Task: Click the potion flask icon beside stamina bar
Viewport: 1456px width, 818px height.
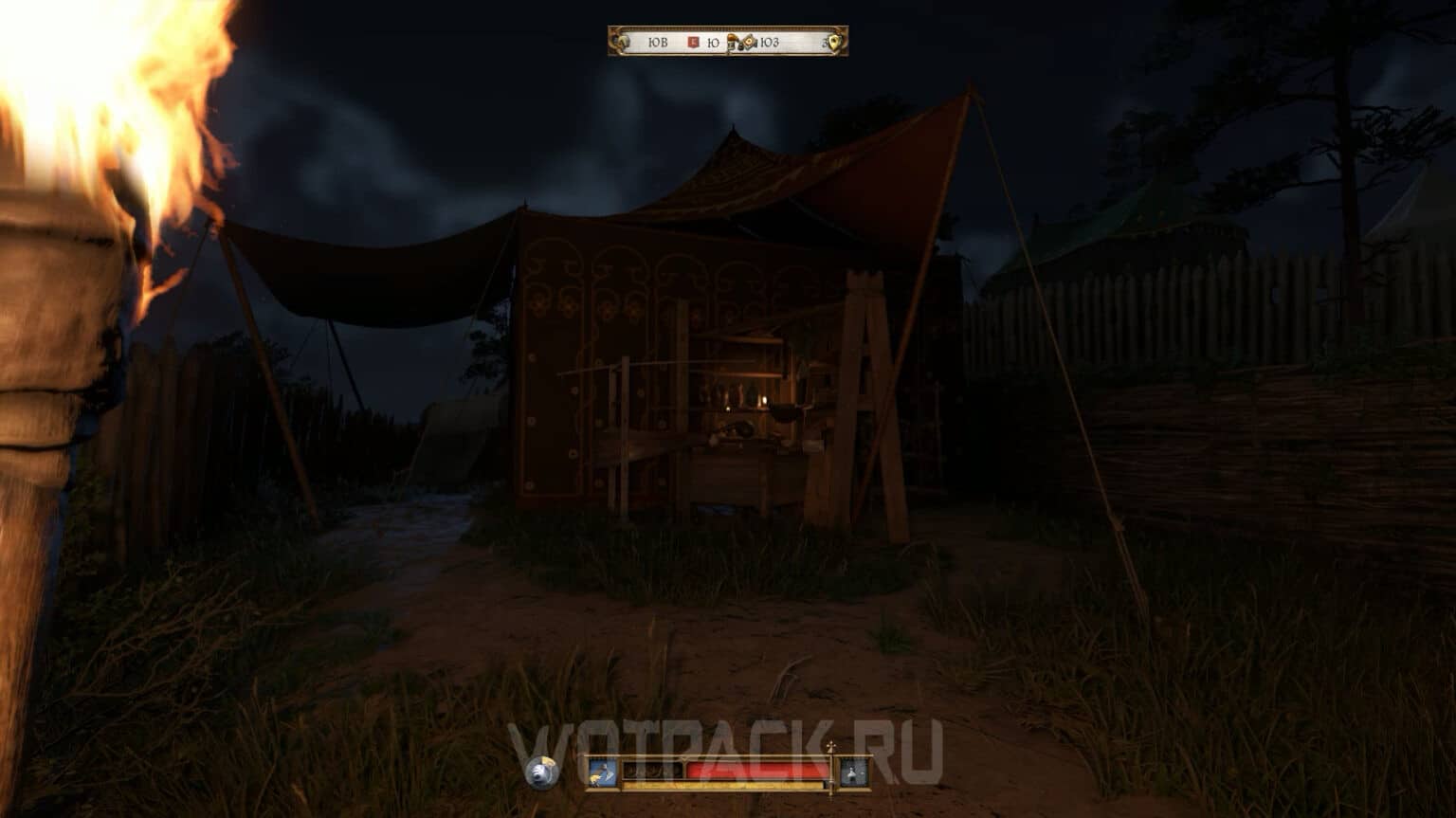Action: (x=851, y=771)
